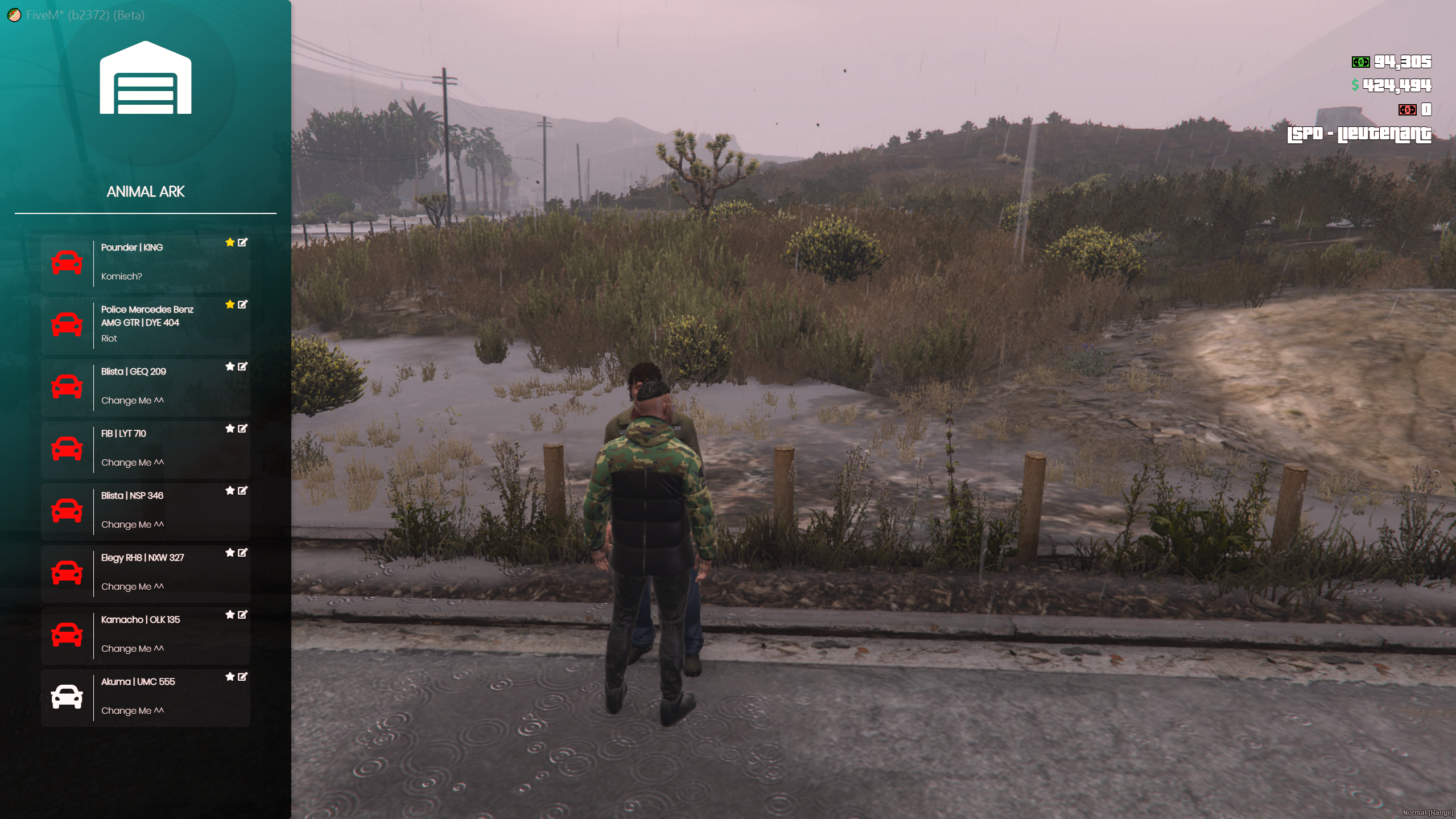The image size is (1456, 819).
Task: Select the FIB | LYT 710 vehicle
Action: tap(145, 448)
